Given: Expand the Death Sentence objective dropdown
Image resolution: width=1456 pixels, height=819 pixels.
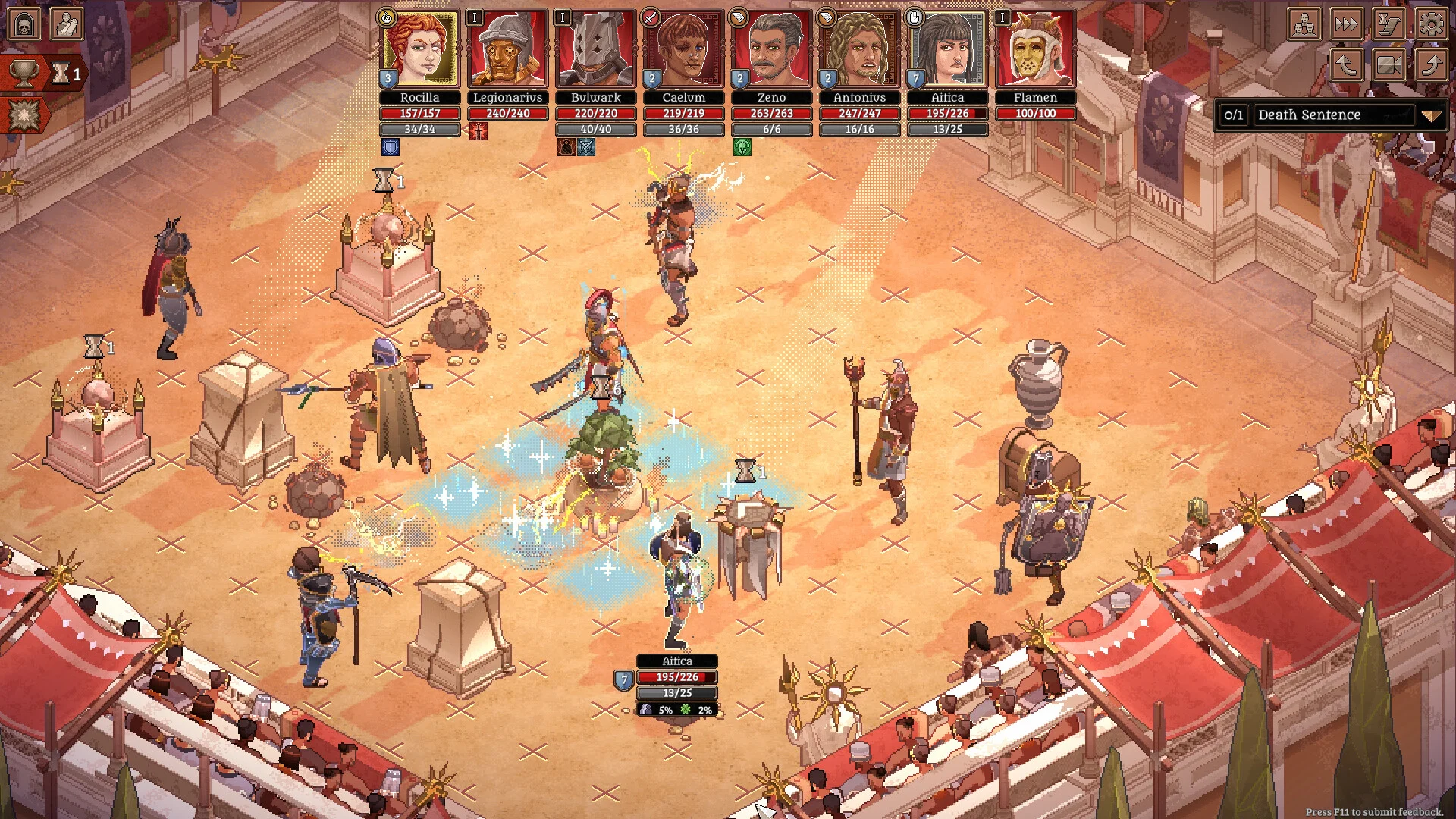Looking at the screenshot, I should (x=1430, y=116).
